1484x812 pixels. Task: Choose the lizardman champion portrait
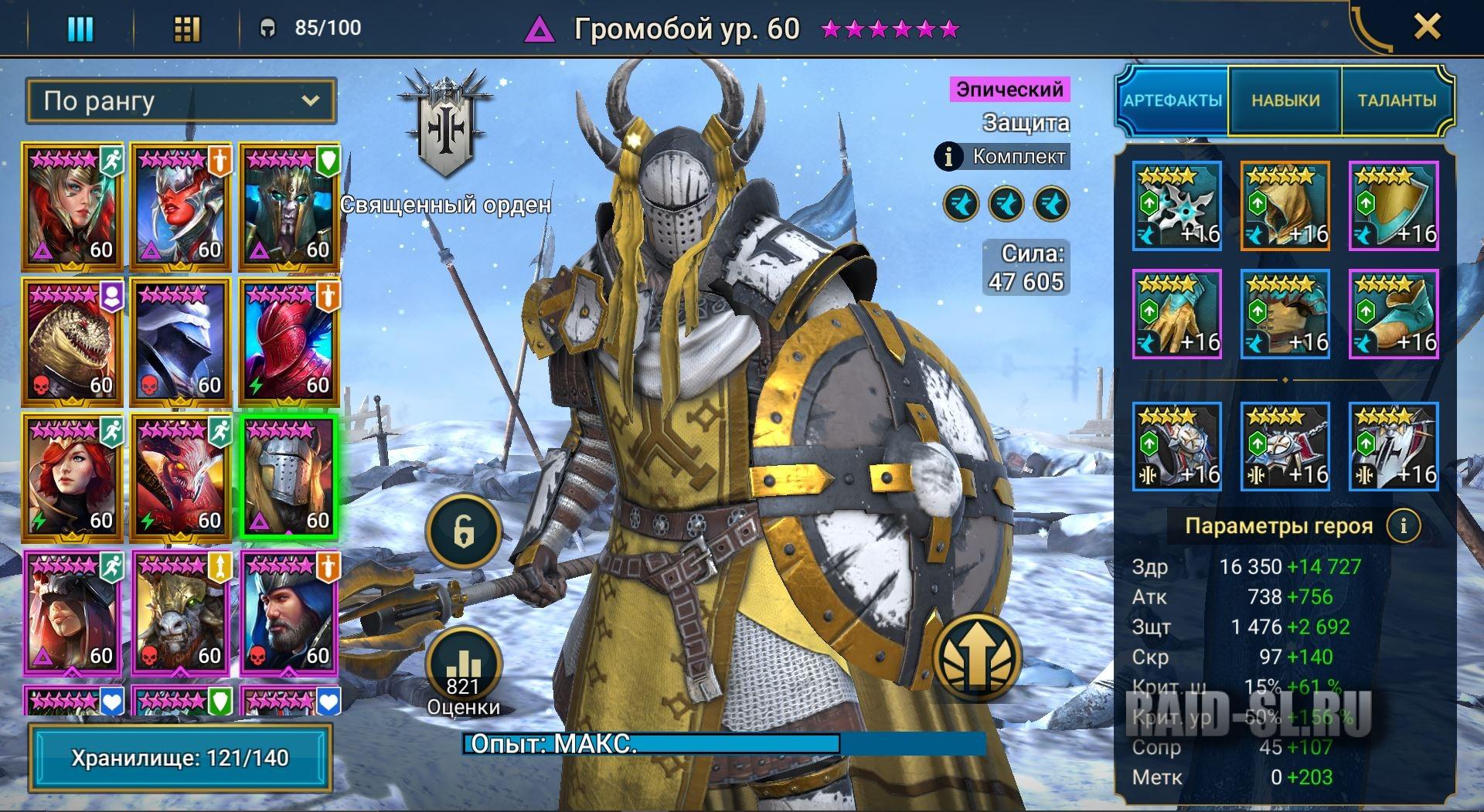tap(72, 342)
